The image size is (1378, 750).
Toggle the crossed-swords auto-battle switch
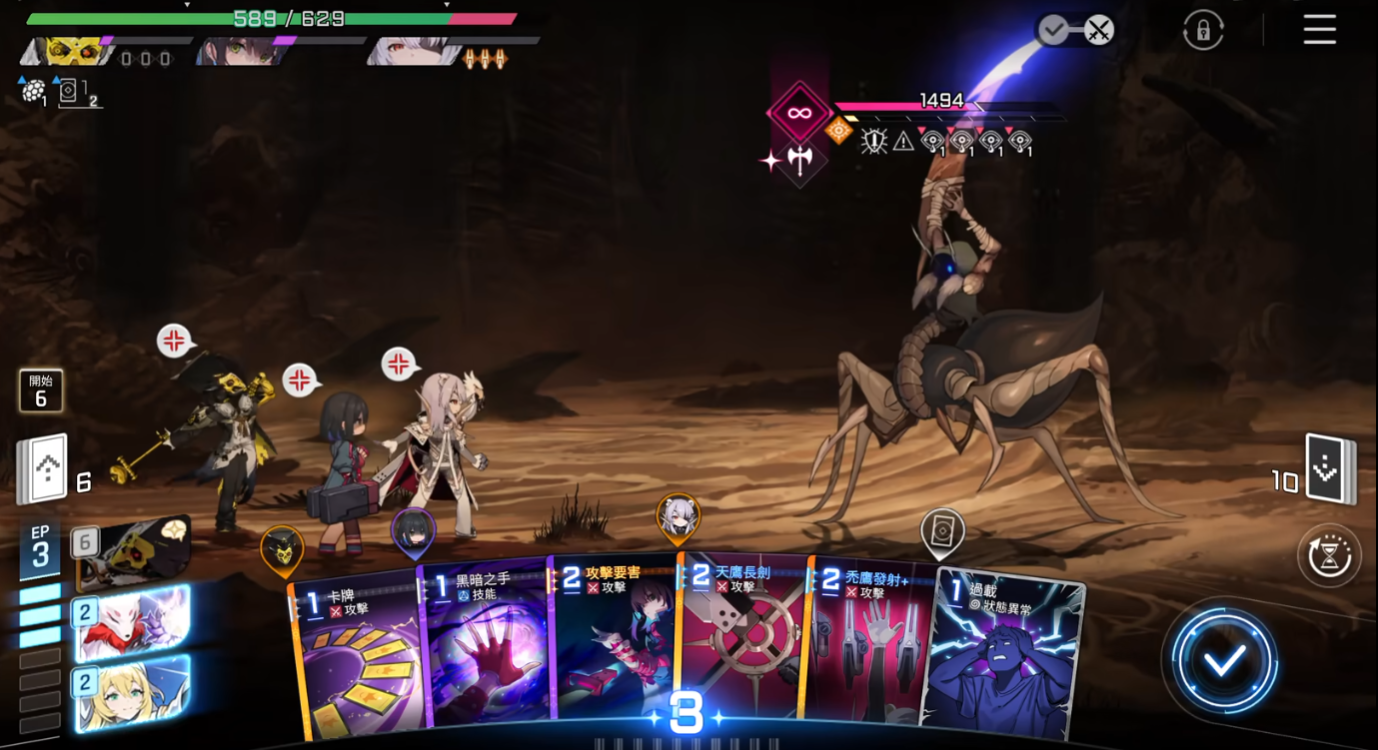pos(1098,30)
